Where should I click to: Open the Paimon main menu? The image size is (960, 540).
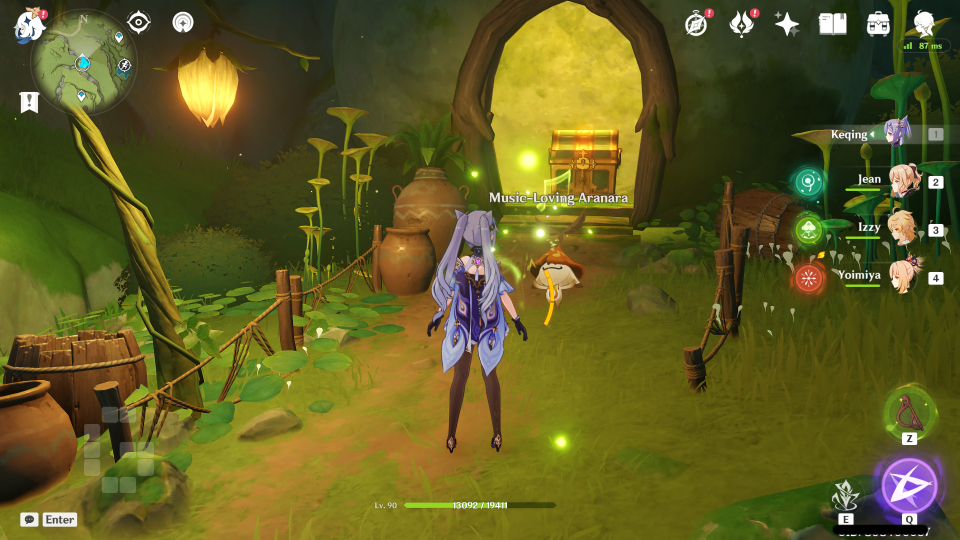pyautogui.click(x=29, y=24)
